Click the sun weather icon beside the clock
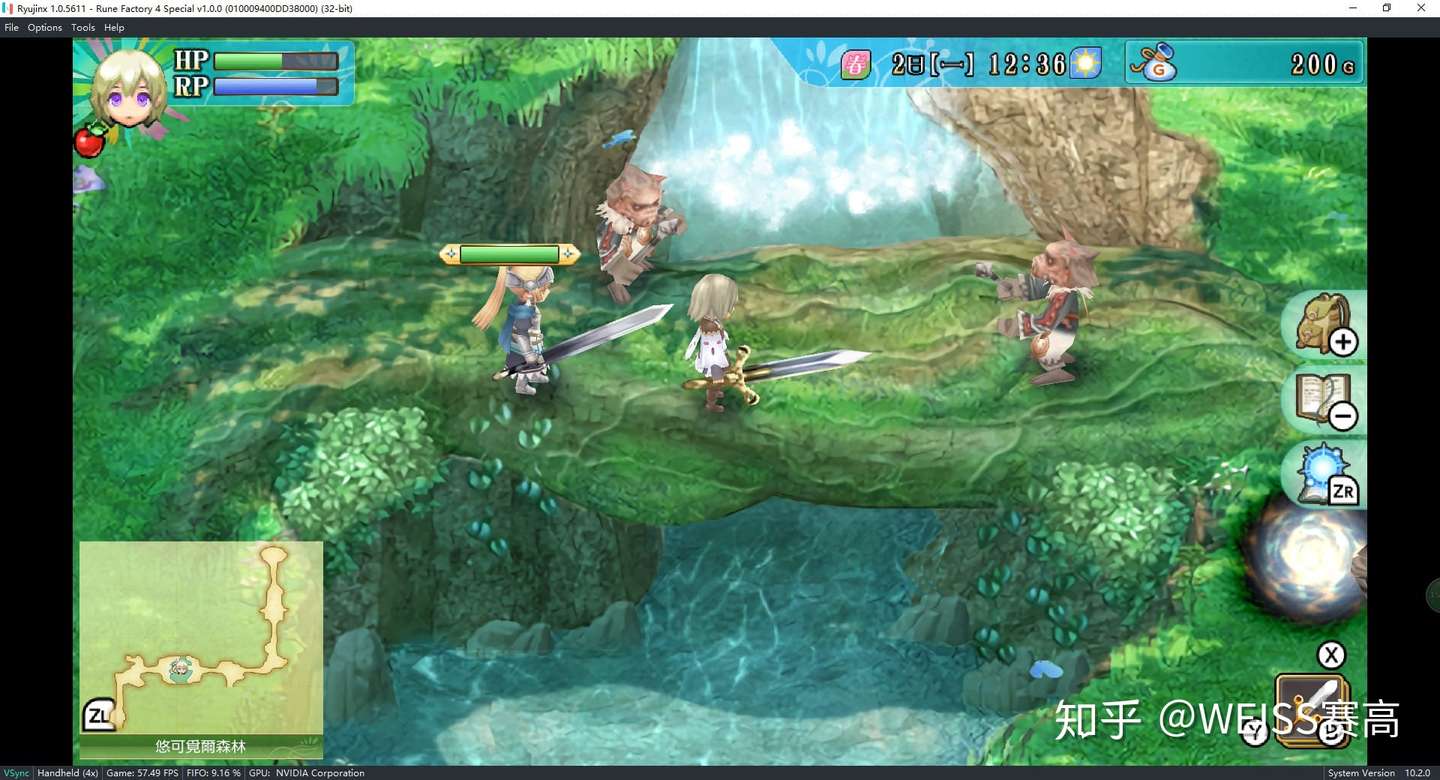This screenshot has width=1440, height=780. pos(1087,62)
